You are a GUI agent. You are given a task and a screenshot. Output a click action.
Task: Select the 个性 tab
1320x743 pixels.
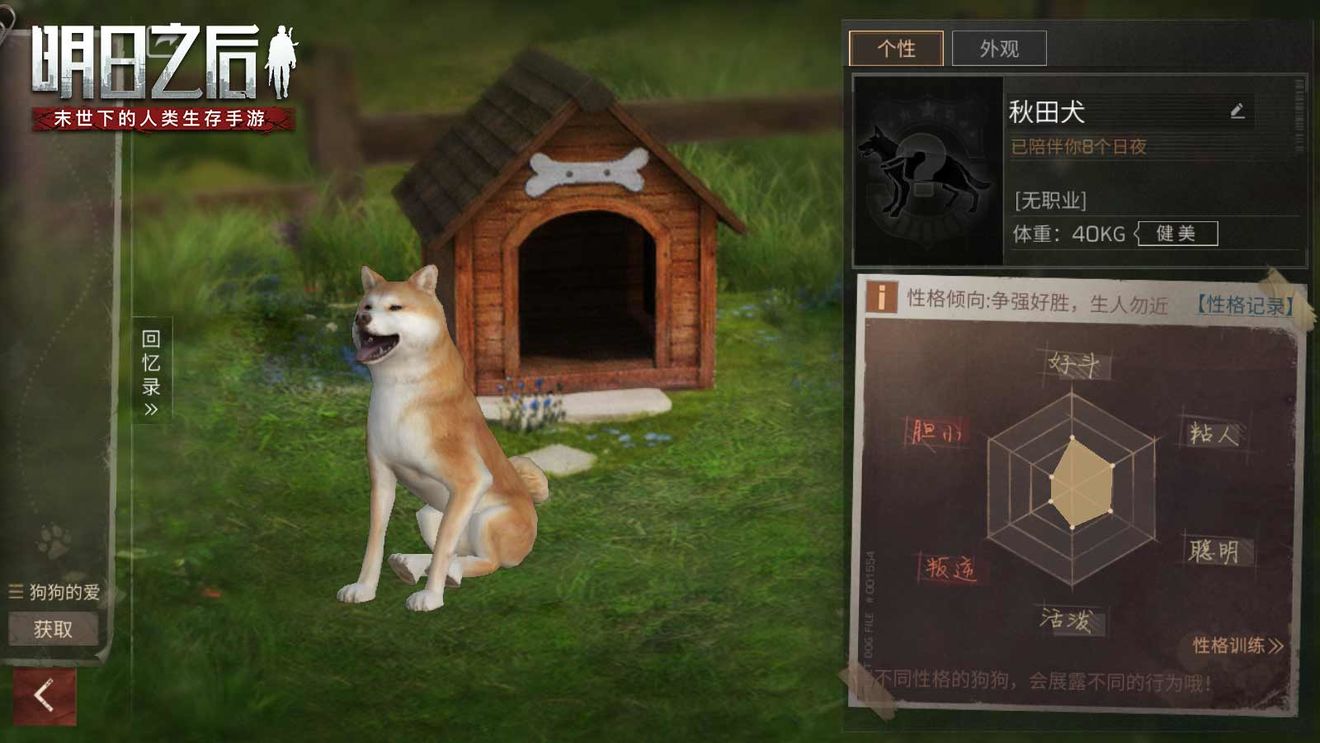click(896, 47)
